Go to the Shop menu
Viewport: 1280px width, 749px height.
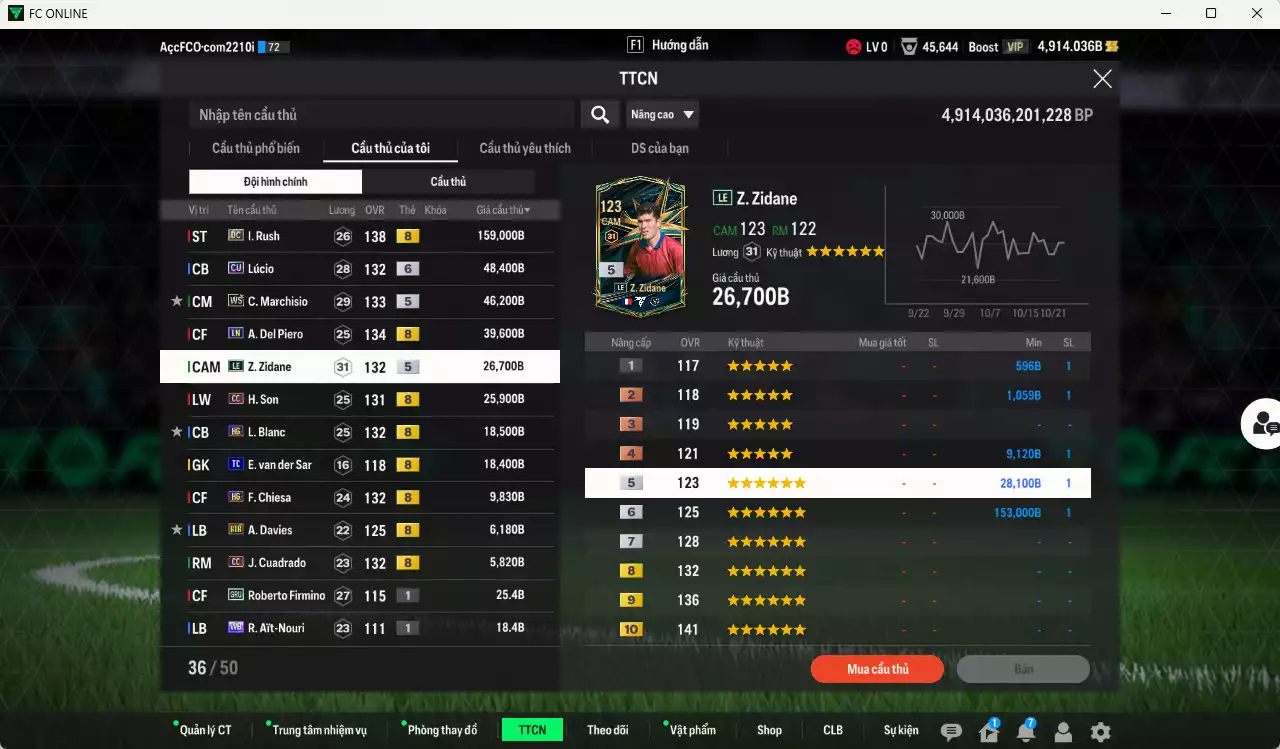coord(769,730)
